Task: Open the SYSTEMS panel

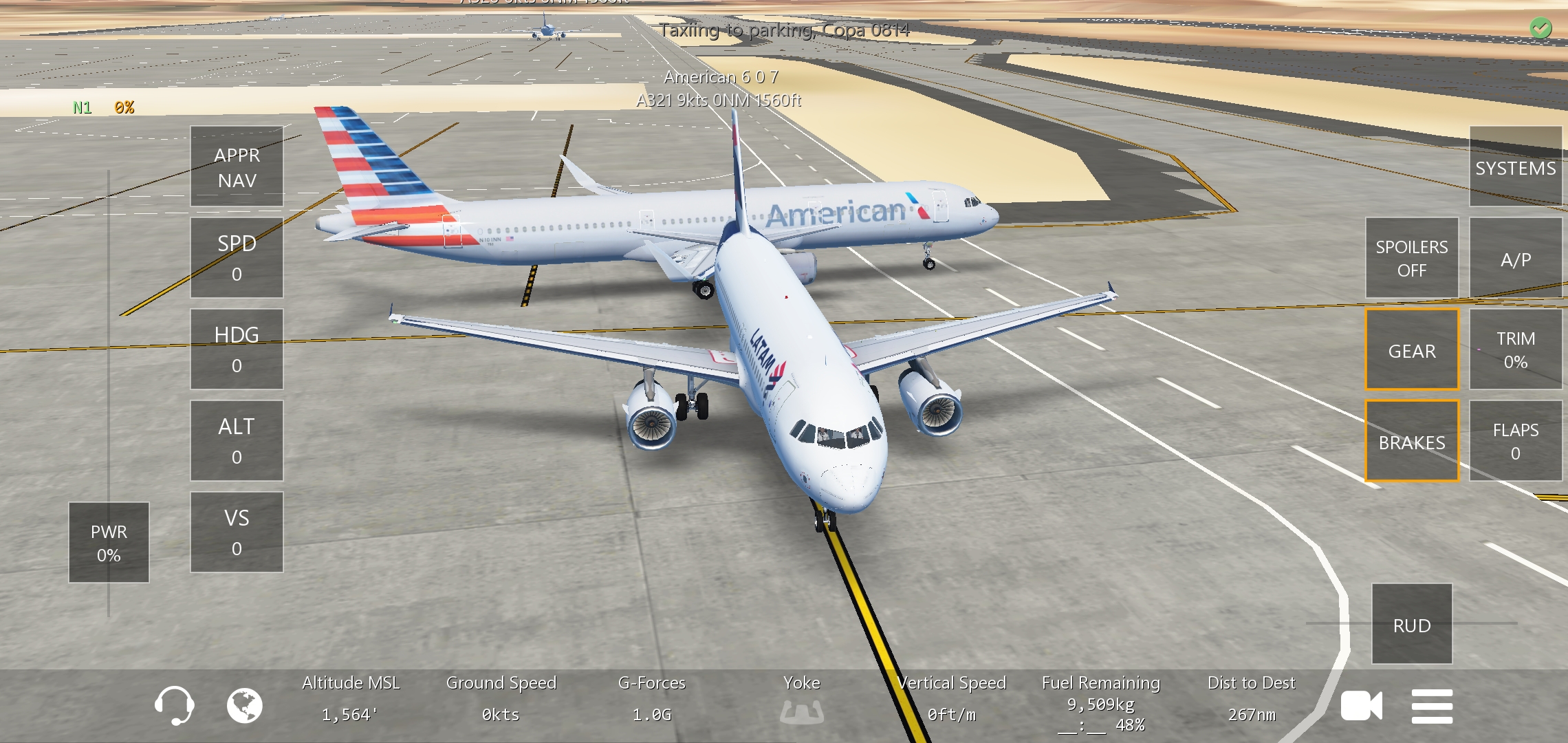Action: point(1515,168)
